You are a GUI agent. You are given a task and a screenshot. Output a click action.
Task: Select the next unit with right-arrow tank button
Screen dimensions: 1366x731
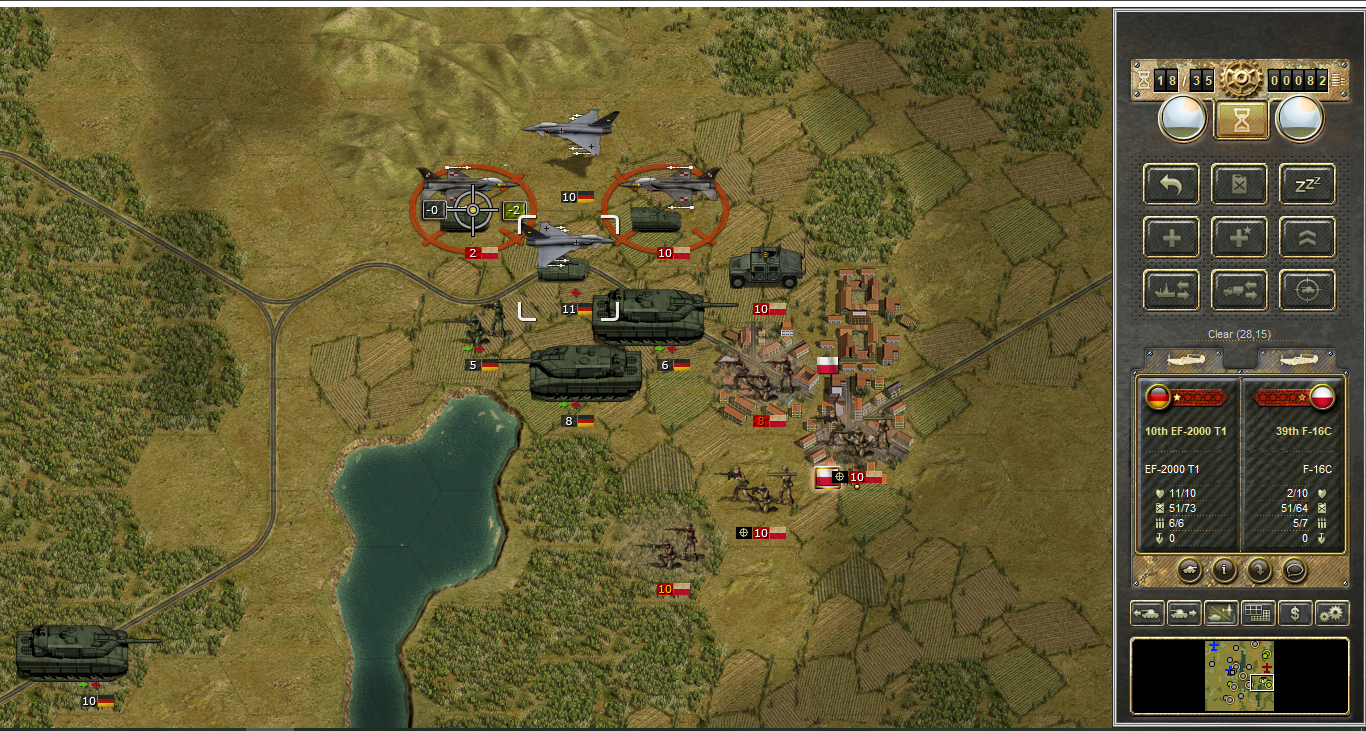[x=1184, y=614]
